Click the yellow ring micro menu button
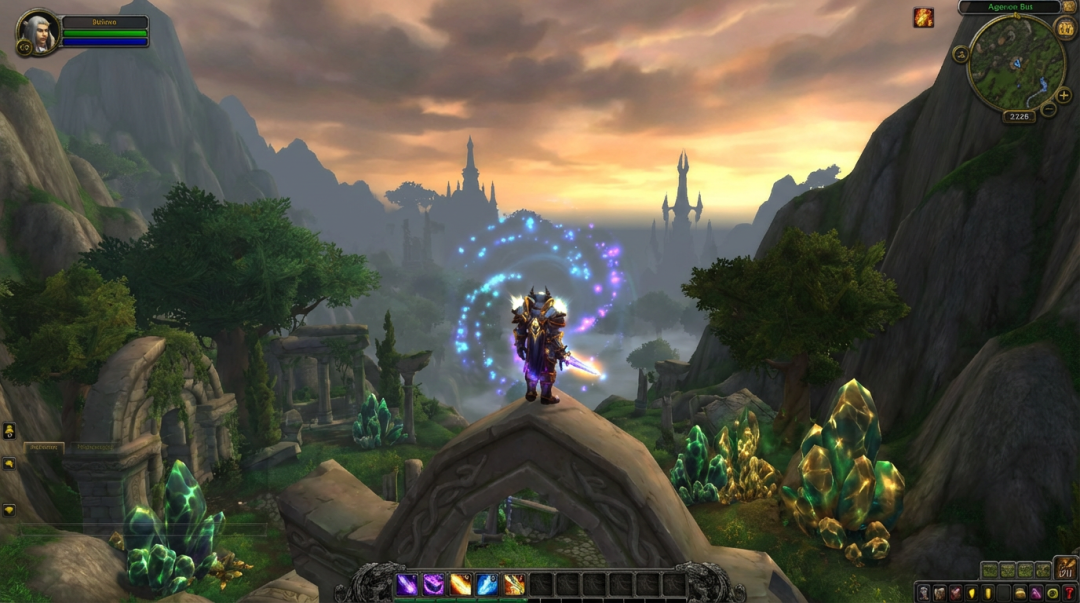1080x603 pixels. pos(1052,593)
